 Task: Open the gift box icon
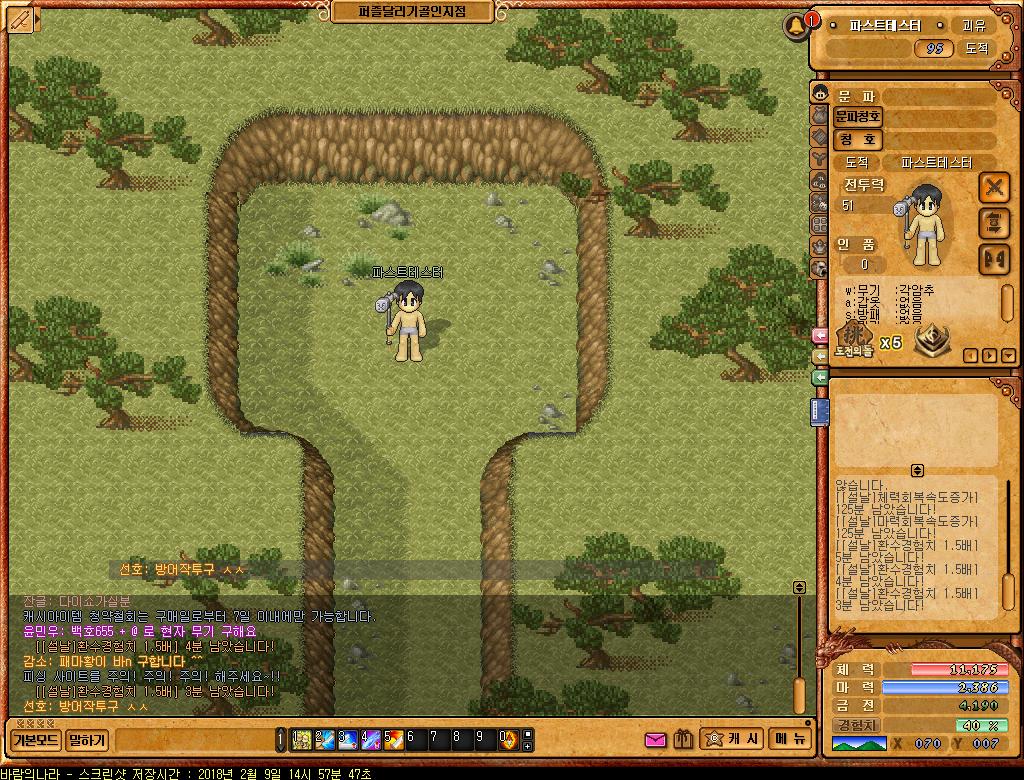684,740
